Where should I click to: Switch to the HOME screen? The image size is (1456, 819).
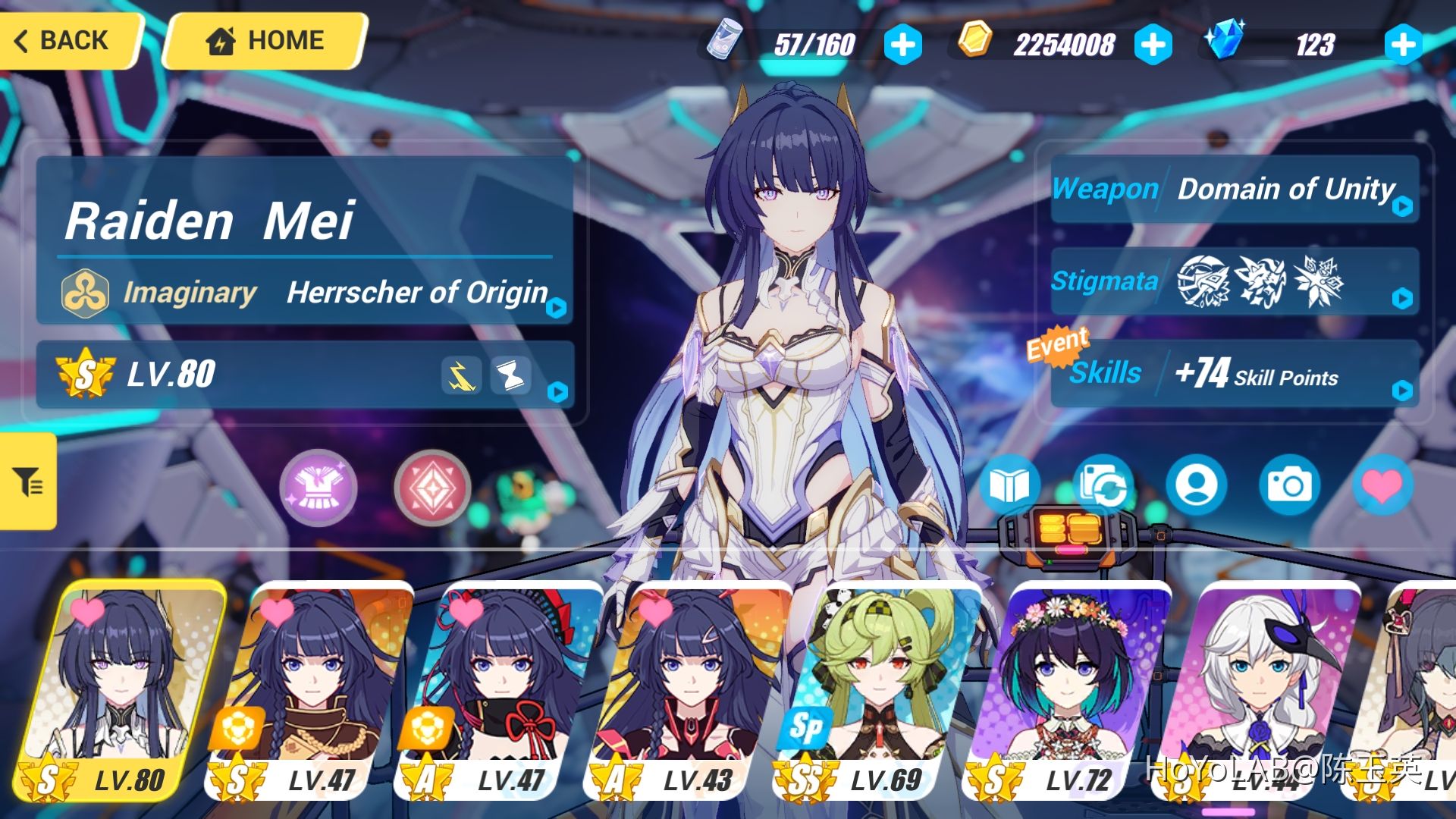[x=262, y=39]
